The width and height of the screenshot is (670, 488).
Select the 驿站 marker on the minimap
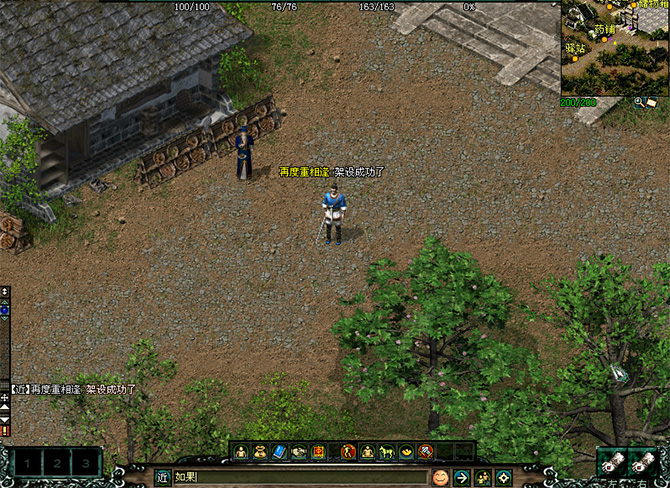(x=575, y=47)
